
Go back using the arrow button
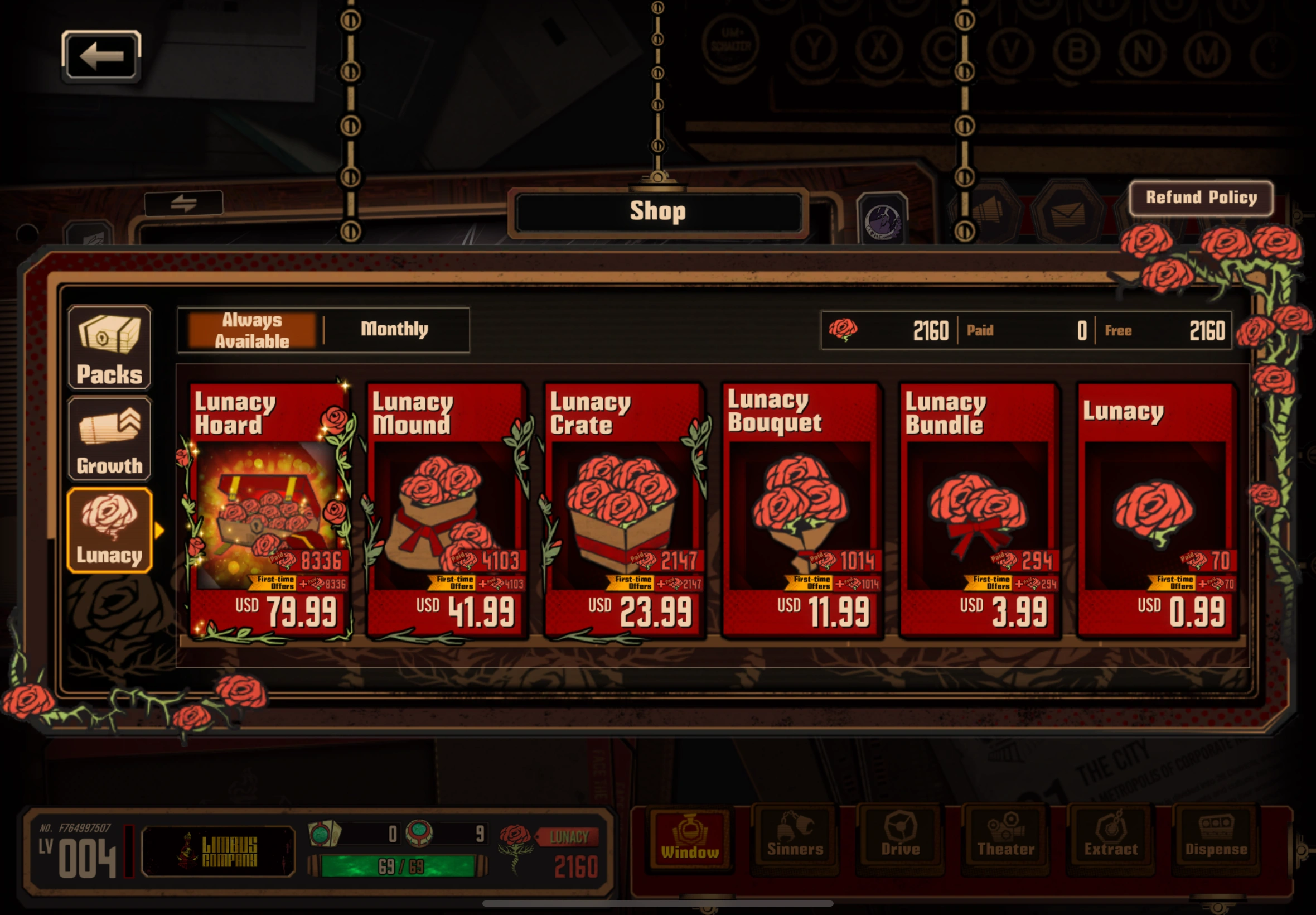coord(101,56)
